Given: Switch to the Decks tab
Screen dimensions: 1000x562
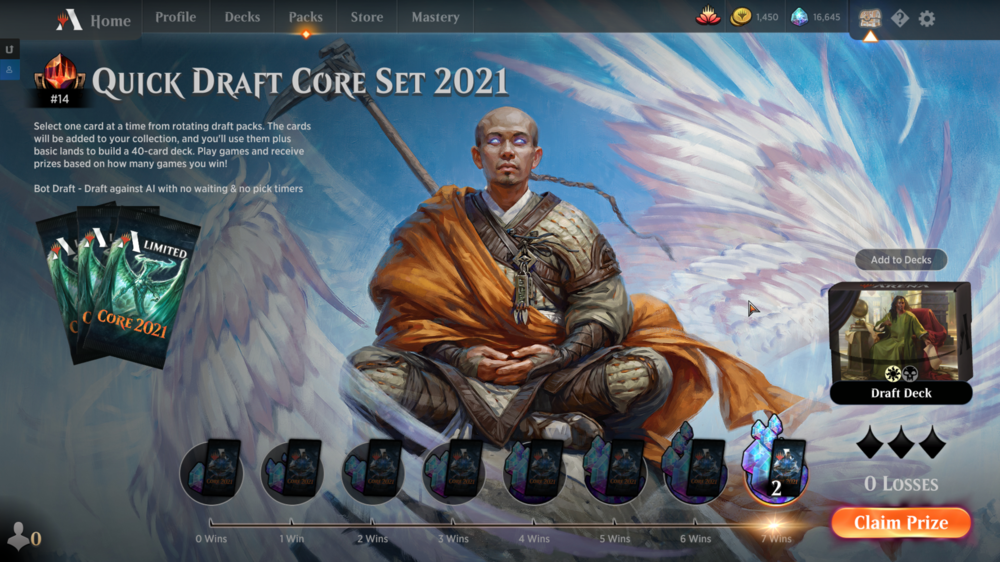Looking at the screenshot, I should (242, 17).
